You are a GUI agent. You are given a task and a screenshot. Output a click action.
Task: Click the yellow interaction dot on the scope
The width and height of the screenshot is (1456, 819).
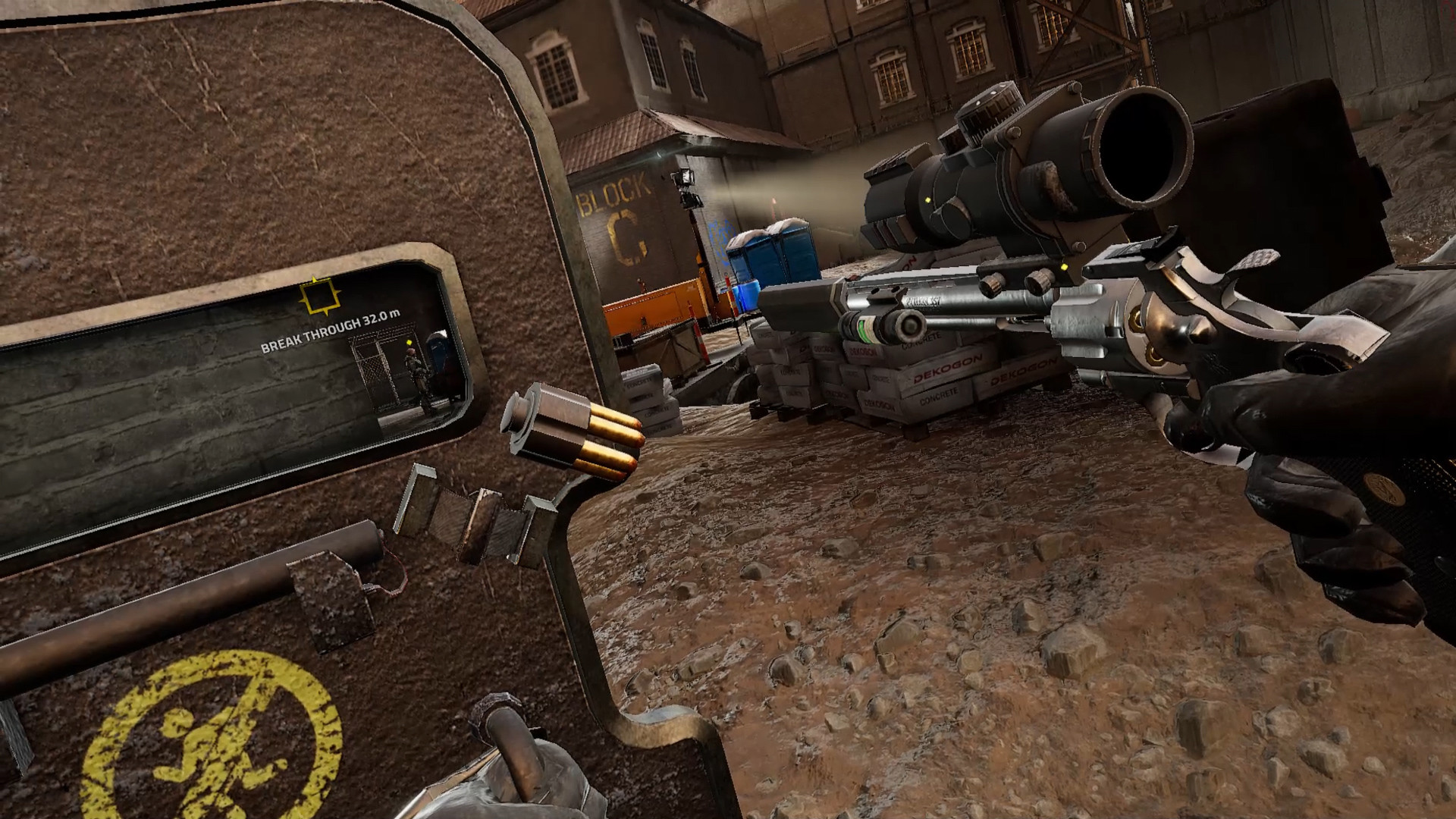[x=927, y=199]
